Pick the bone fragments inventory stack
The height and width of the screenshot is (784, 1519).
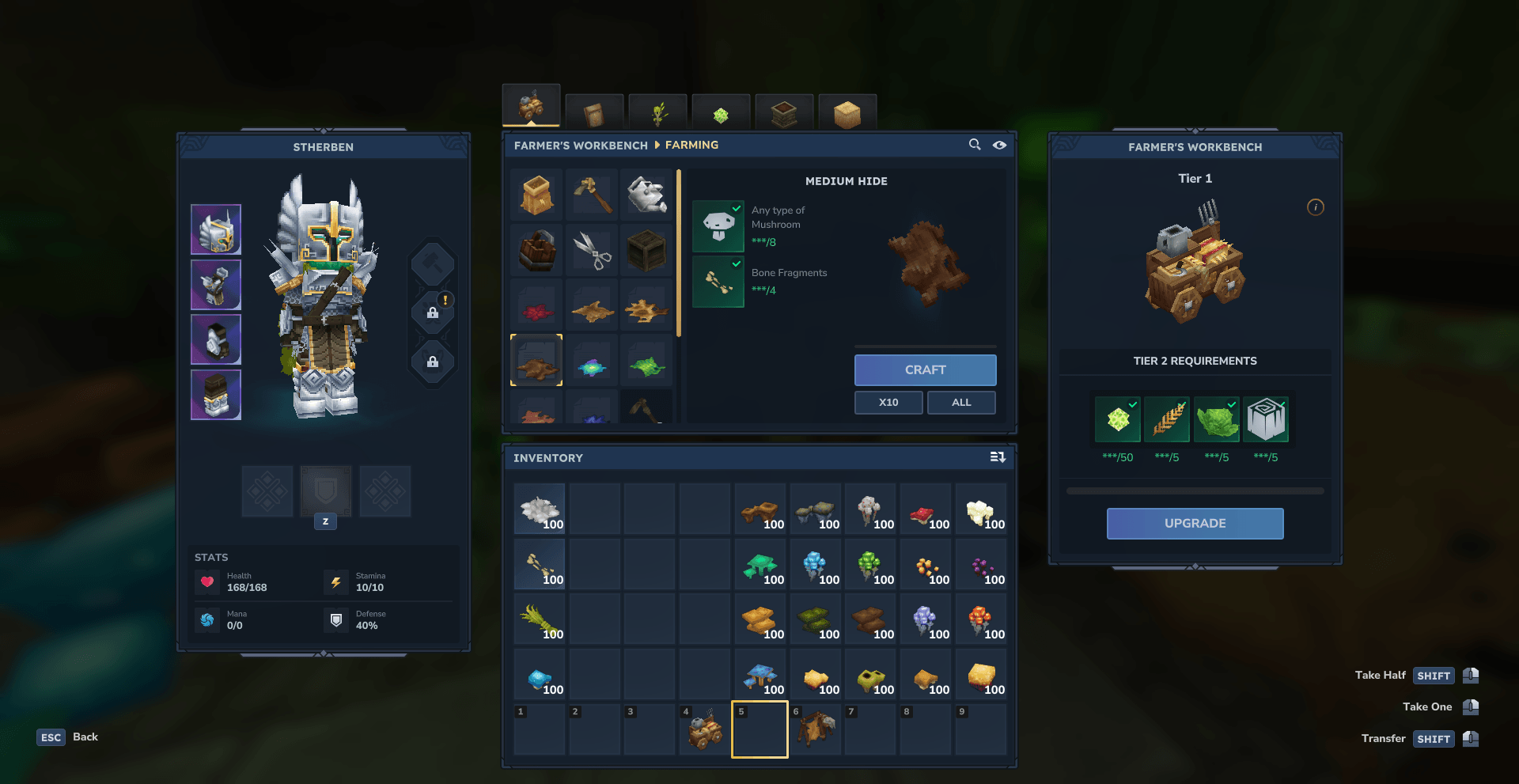[x=540, y=565]
